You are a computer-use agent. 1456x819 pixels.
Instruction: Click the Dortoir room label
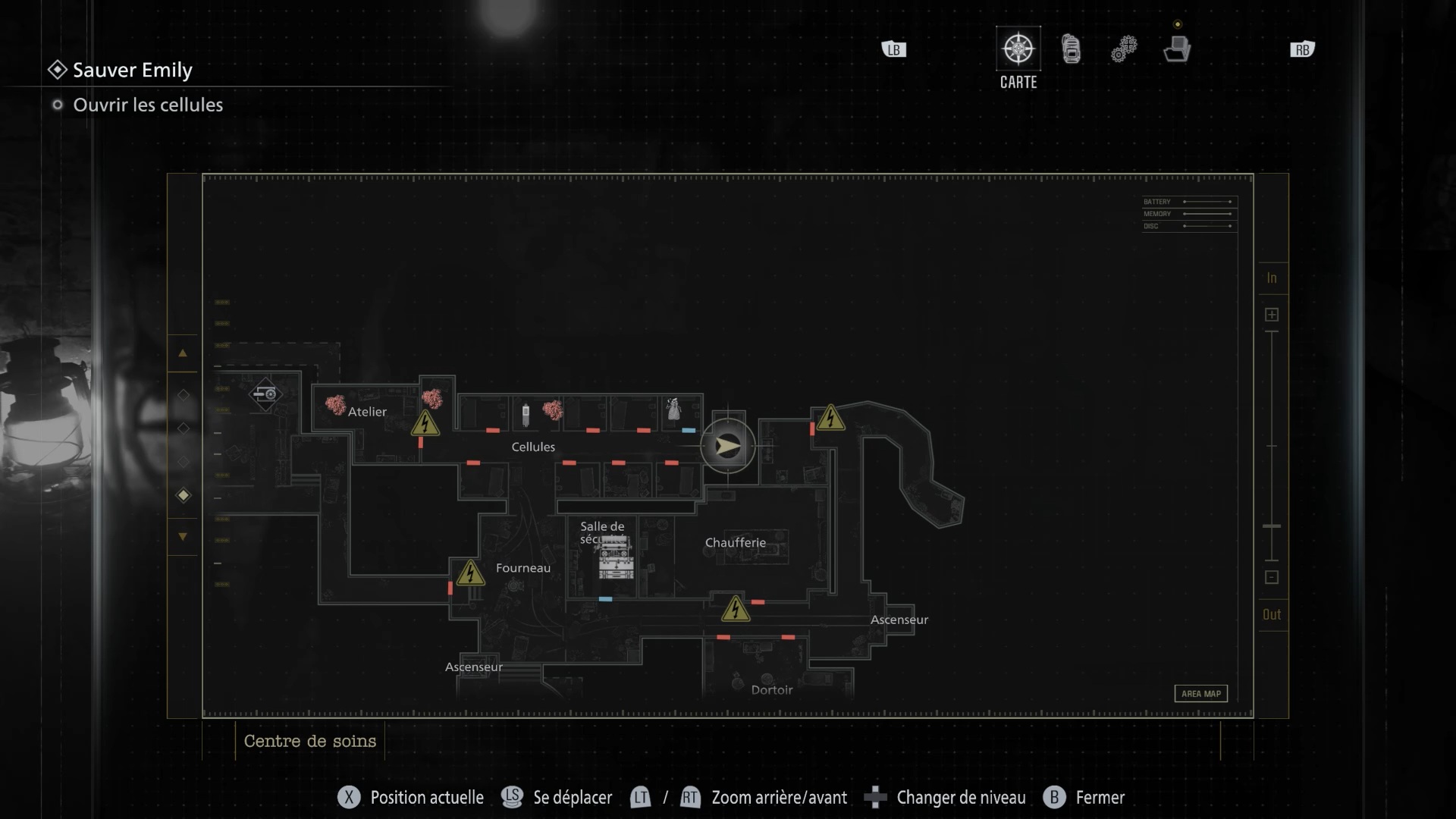pyautogui.click(x=771, y=690)
